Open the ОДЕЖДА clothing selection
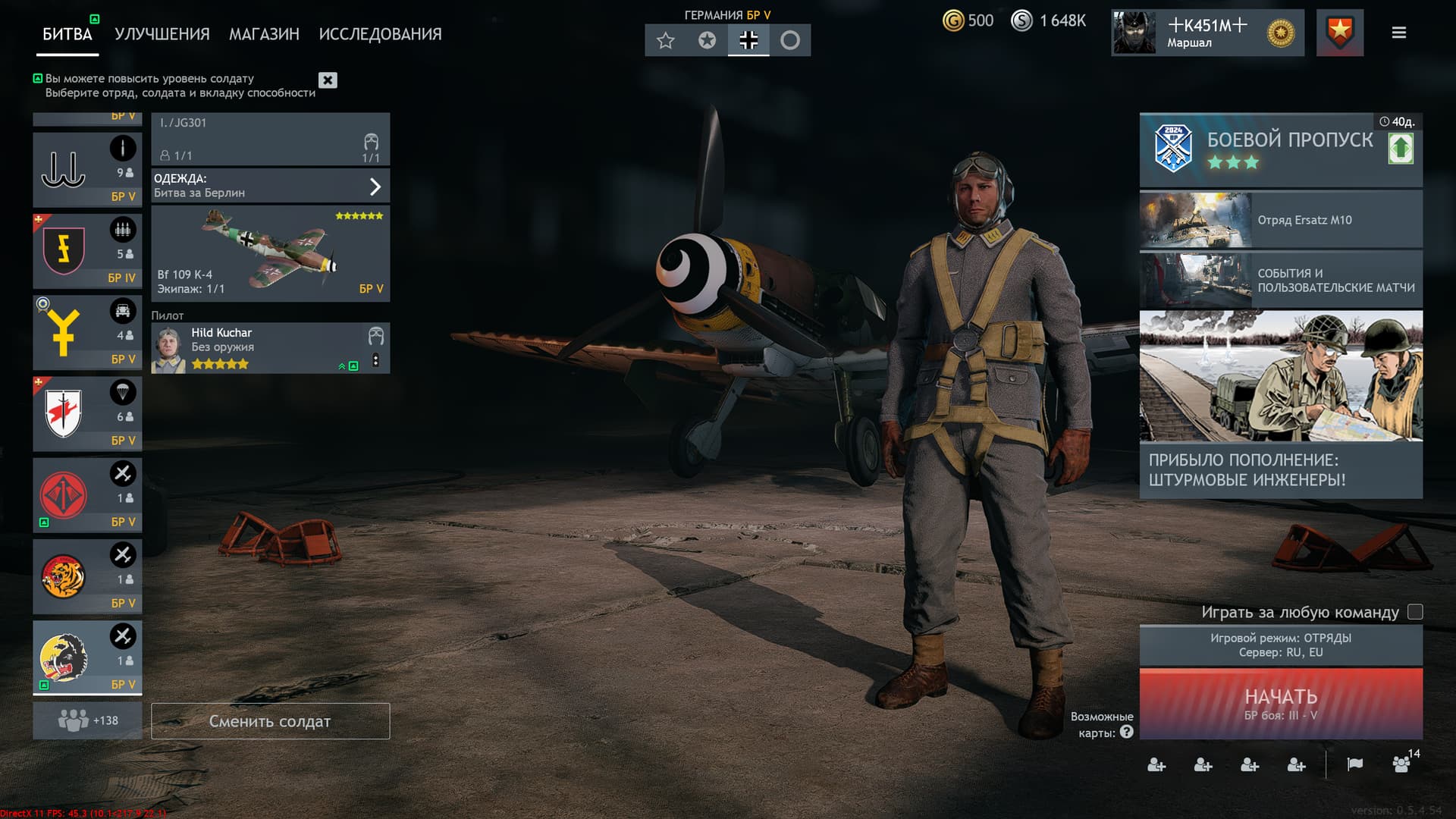 tap(270, 186)
